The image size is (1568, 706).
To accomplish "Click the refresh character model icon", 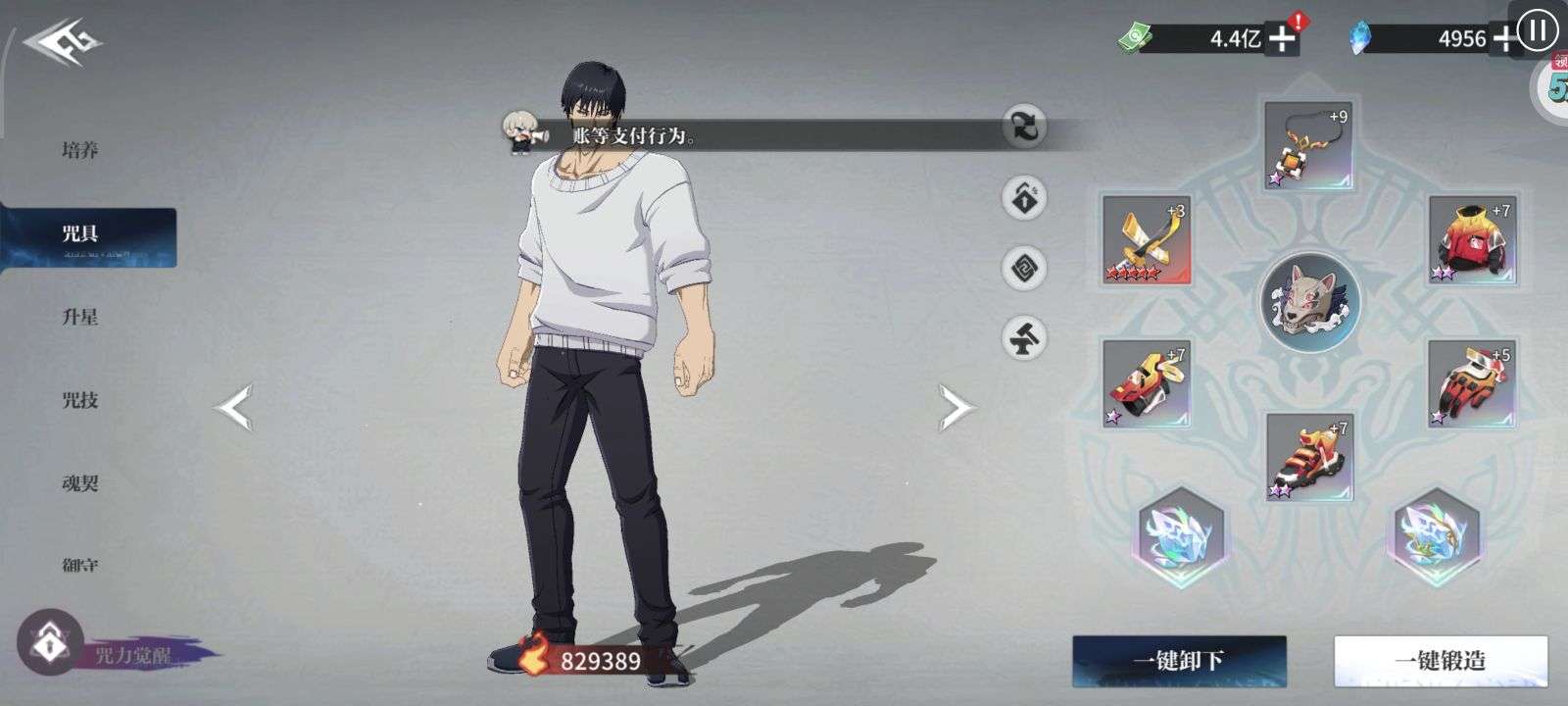I will pos(1022,128).
